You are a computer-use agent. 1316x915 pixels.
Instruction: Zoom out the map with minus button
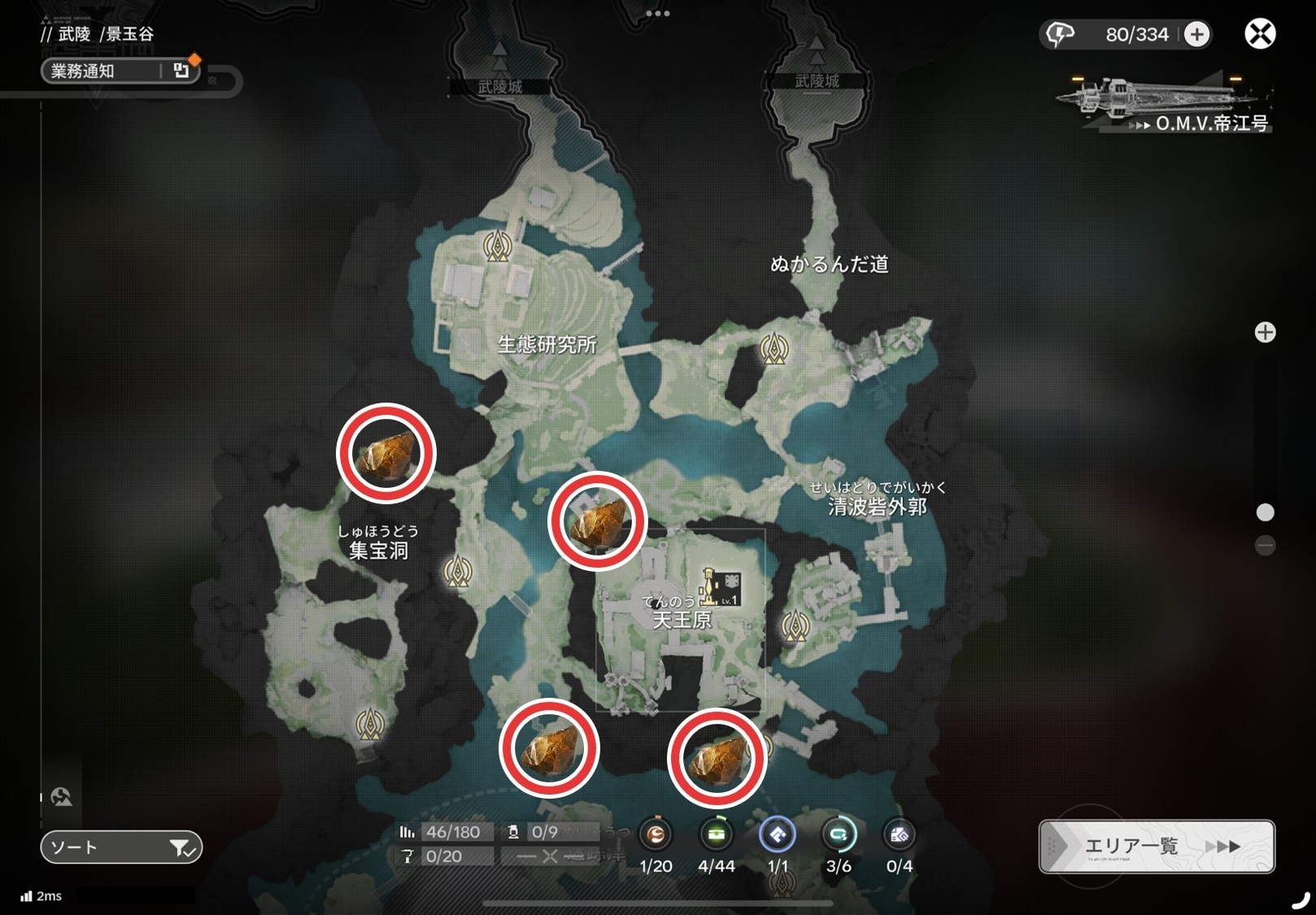[1265, 545]
